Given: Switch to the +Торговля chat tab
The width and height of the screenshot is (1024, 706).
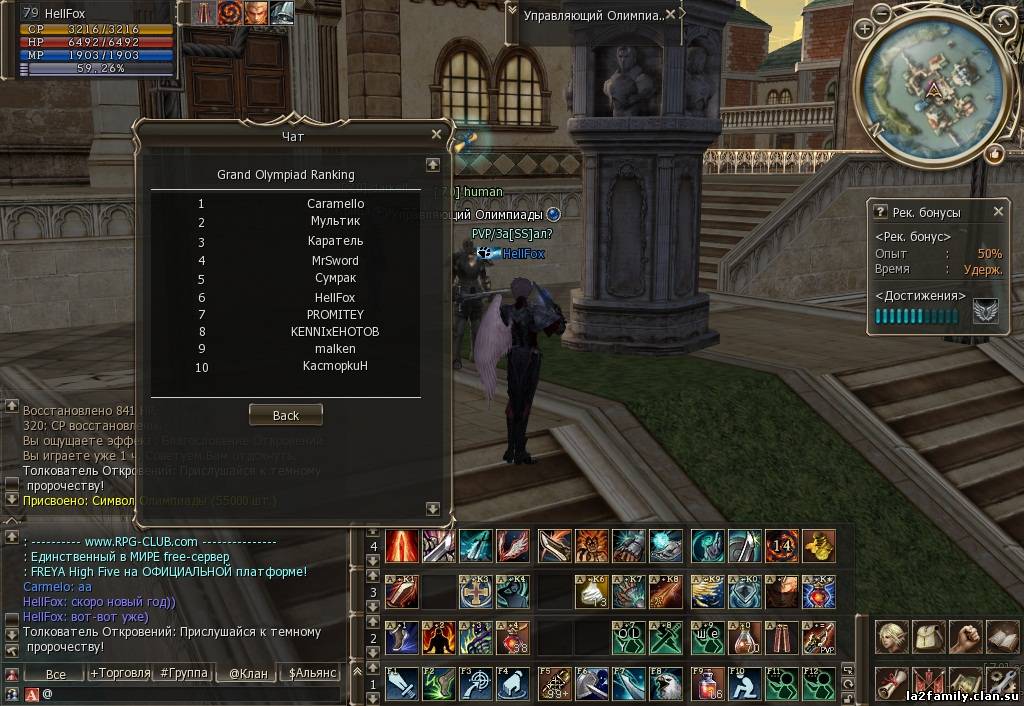Looking at the screenshot, I should click(x=119, y=673).
